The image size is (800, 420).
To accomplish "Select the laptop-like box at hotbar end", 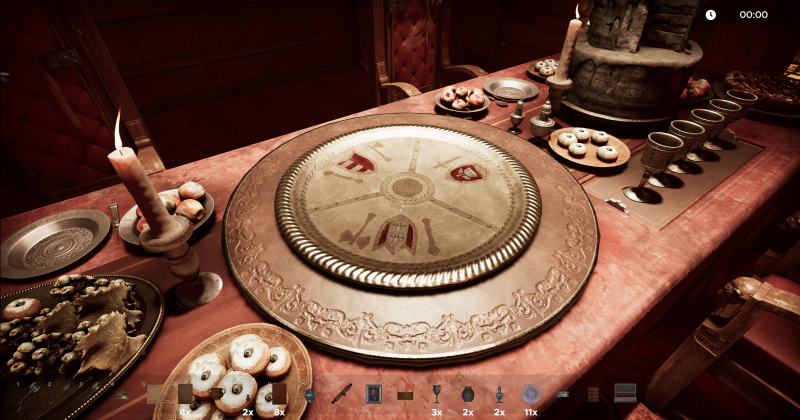I will point(625,393).
